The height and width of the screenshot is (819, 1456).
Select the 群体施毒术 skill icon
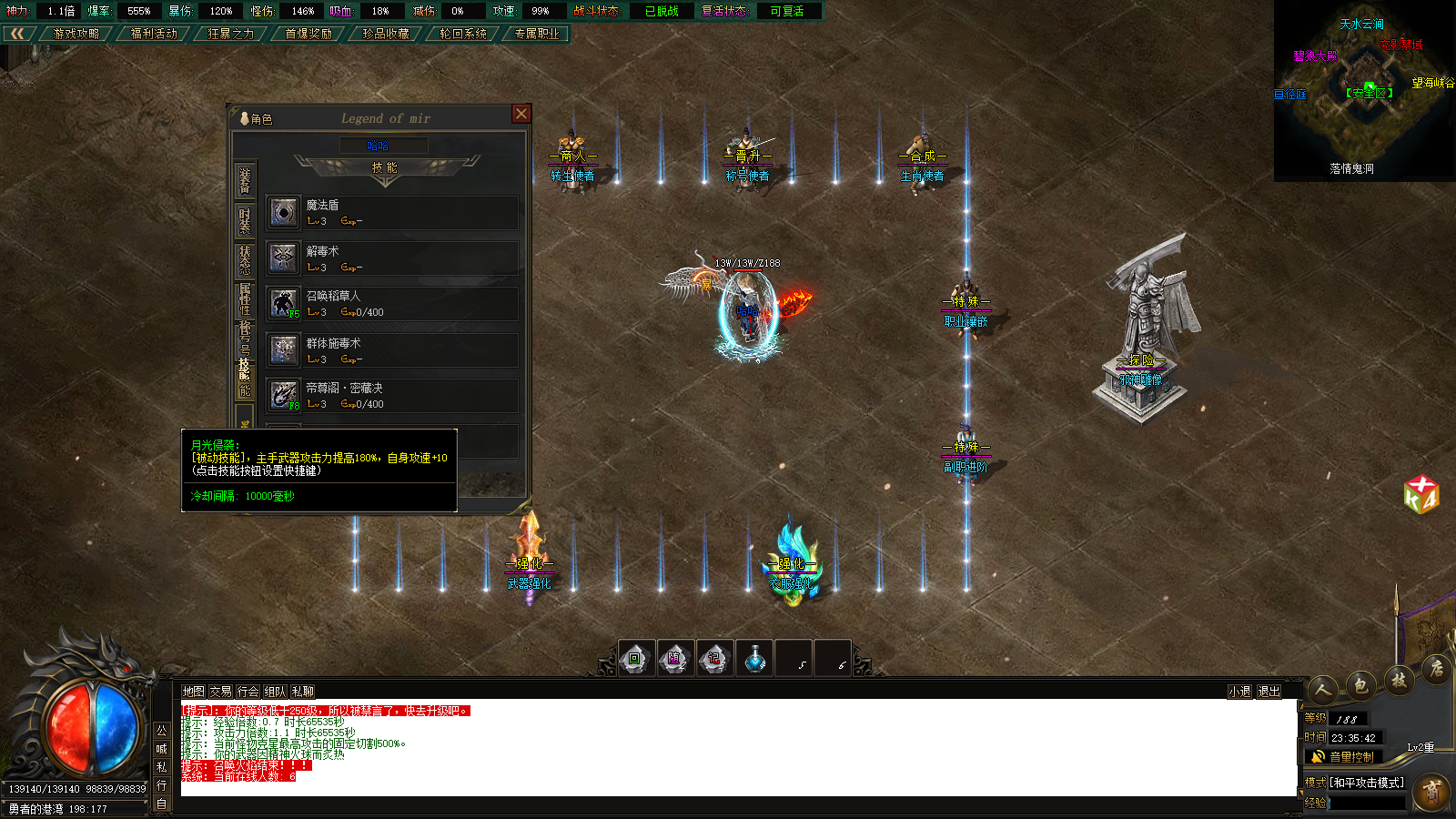pos(284,349)
